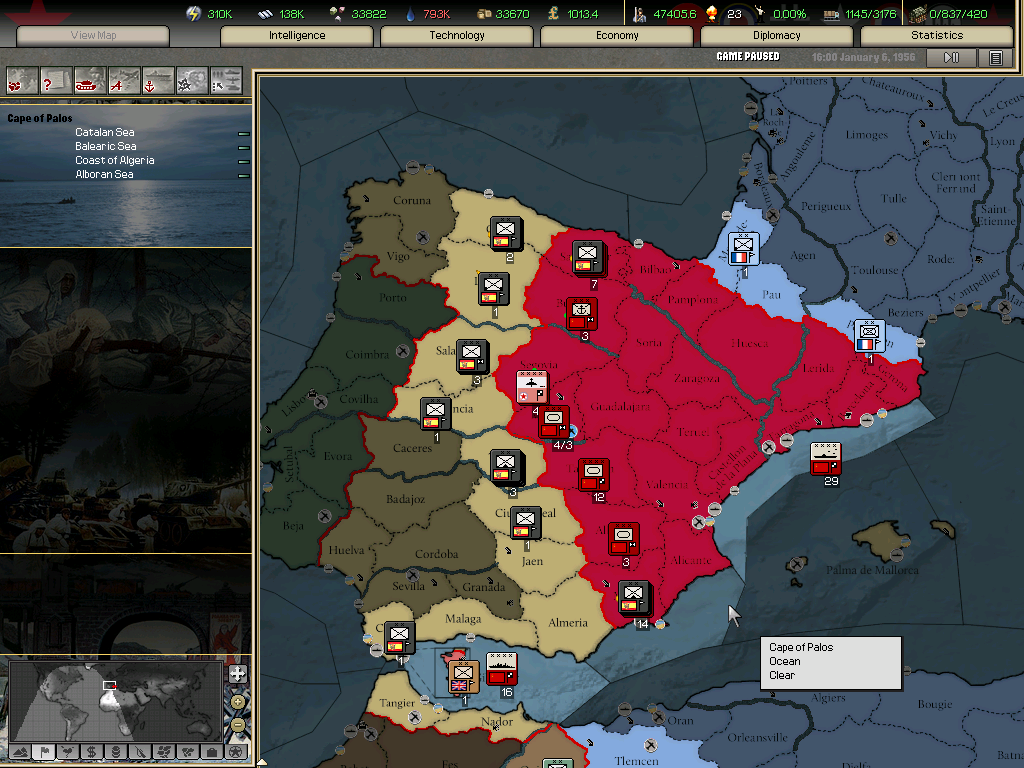Open the Statistics tab

point(937,36)
